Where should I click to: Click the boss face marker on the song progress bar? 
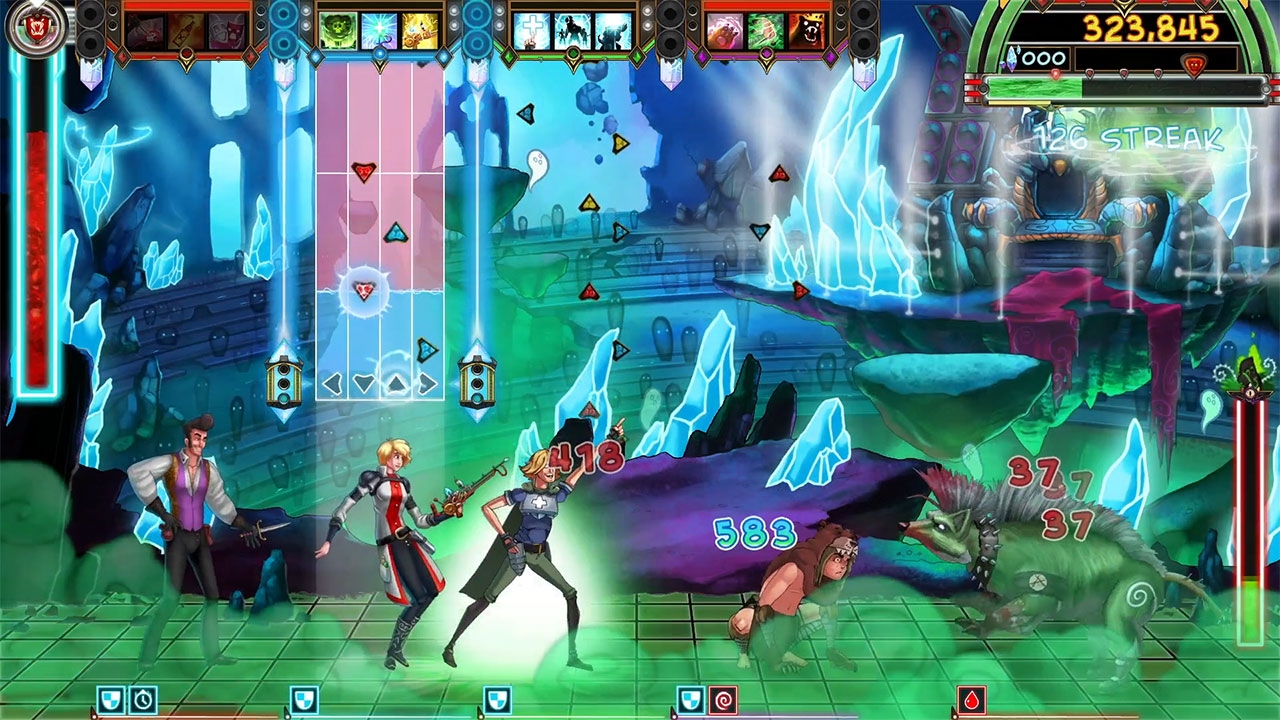pos(1194,62)
